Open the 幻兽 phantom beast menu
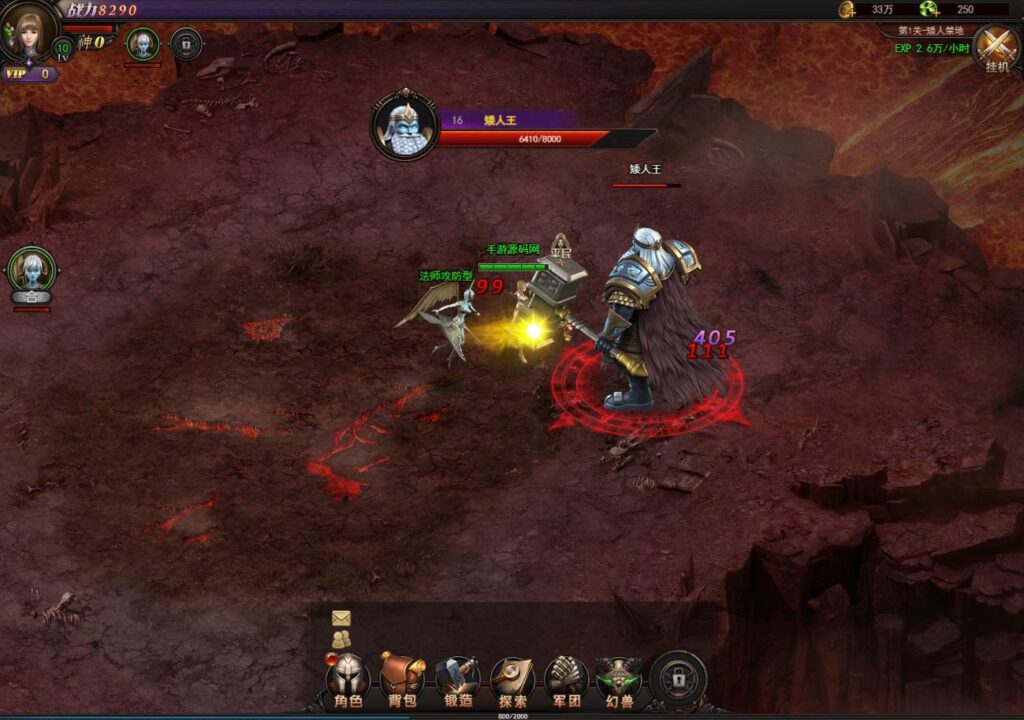This screenshot has height=720, width=1024. 620,679
